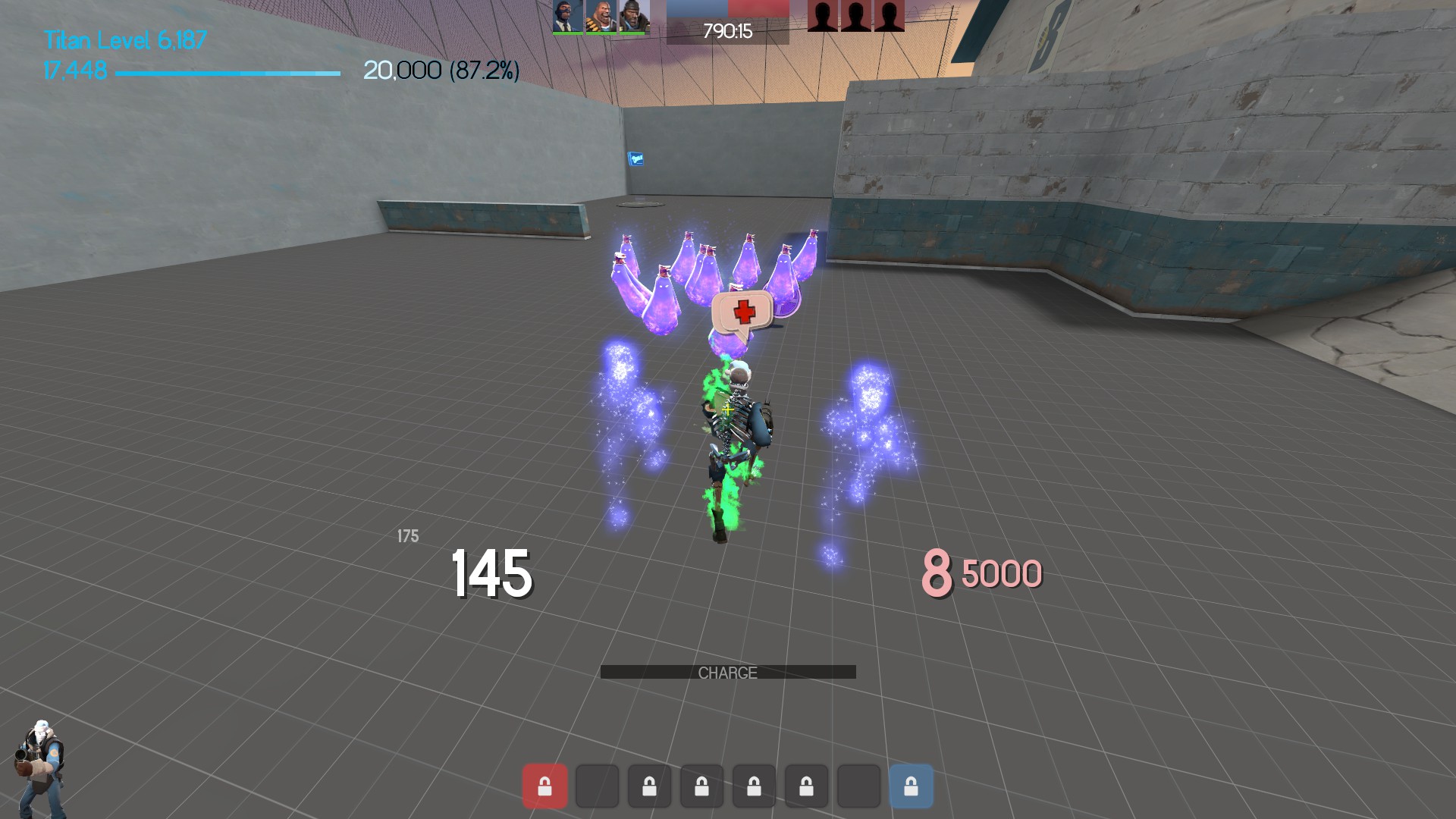The height and width of the screenshot is (819, 1456).
Task: Select the red locked control point slot
Action: 544,786
